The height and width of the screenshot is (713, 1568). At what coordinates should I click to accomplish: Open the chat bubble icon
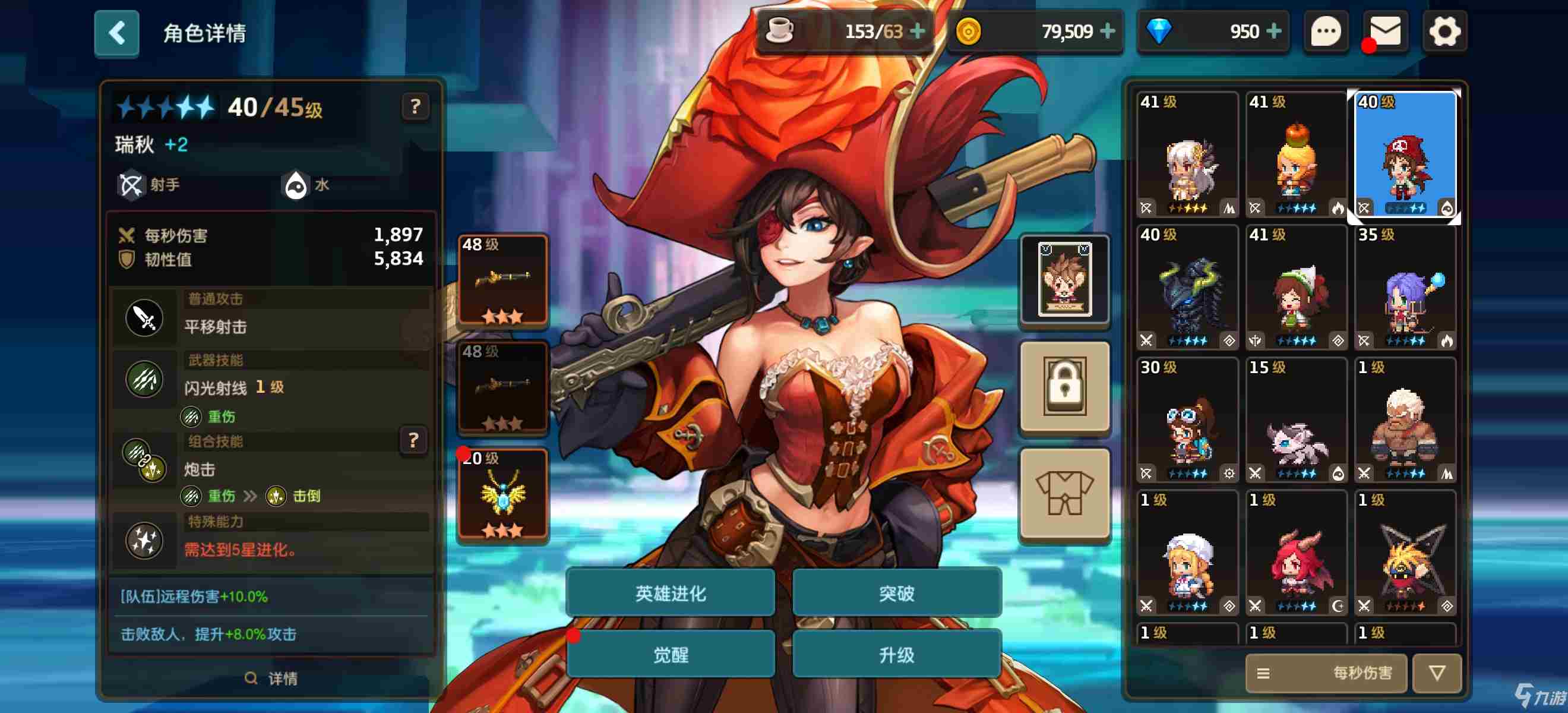pos(1326,31)
